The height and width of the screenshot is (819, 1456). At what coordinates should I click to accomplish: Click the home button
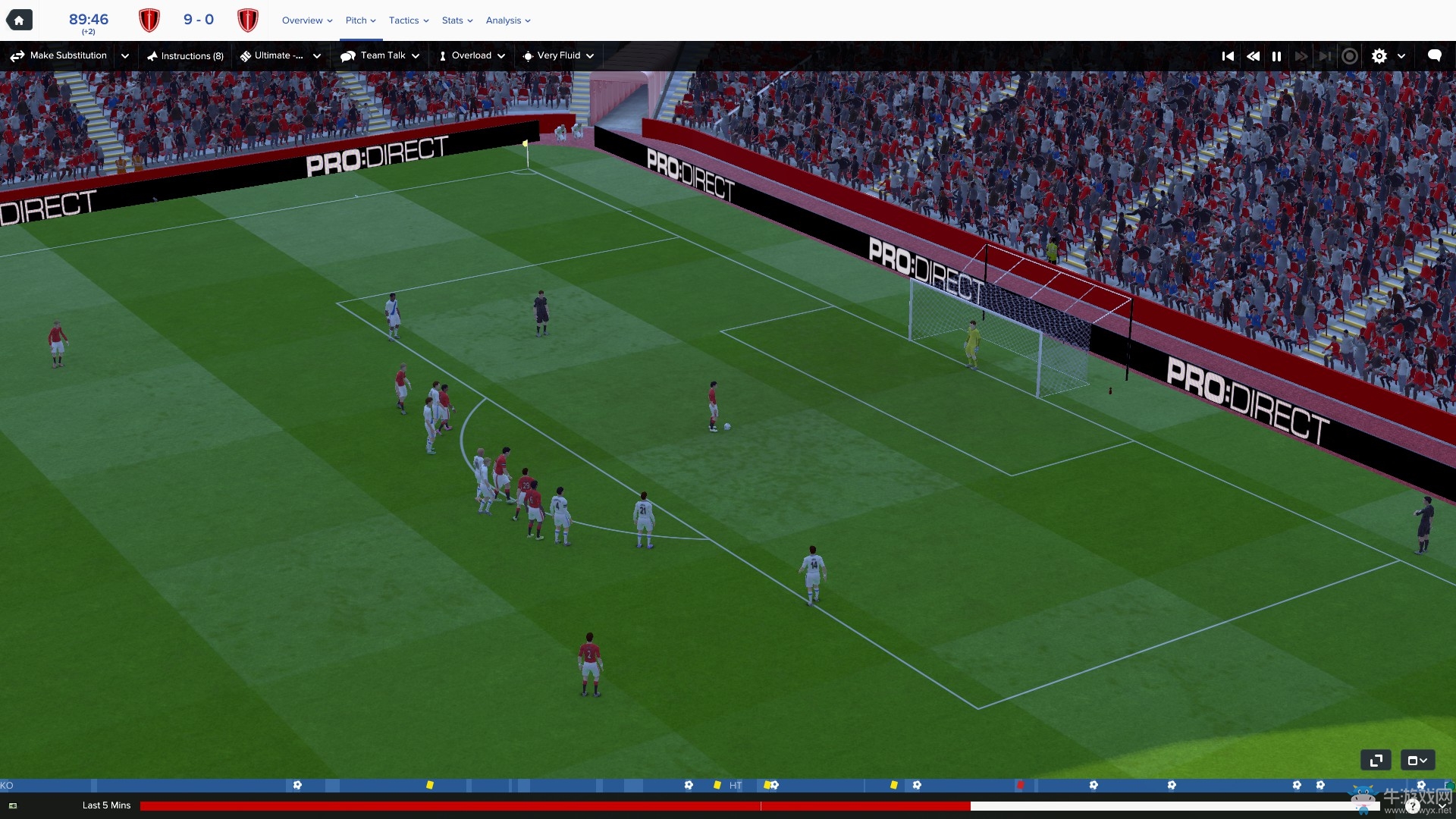(x=19, y=20)
